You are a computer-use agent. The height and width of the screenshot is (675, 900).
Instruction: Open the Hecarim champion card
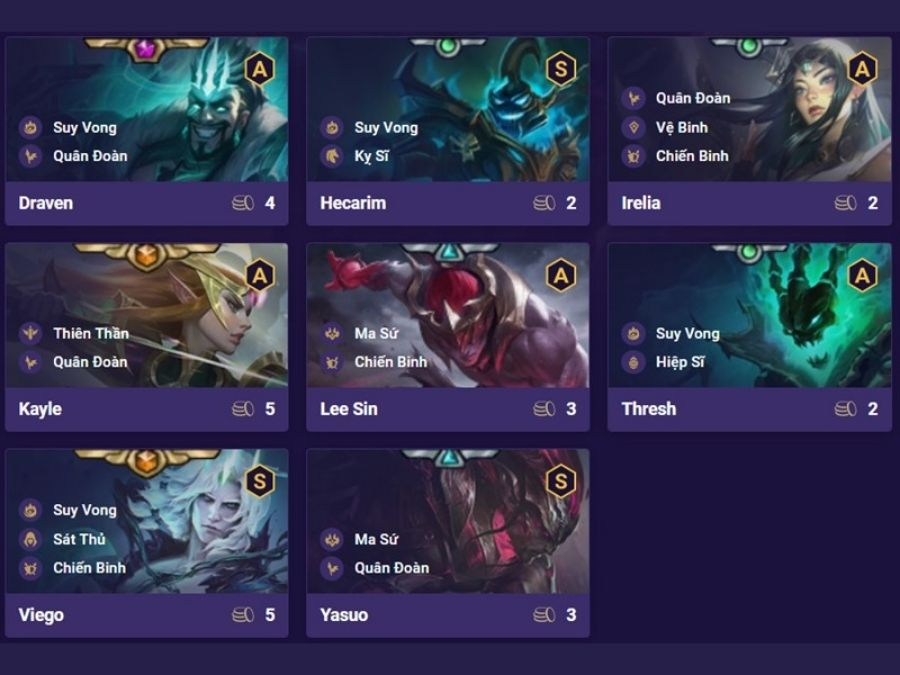(447, 130)
